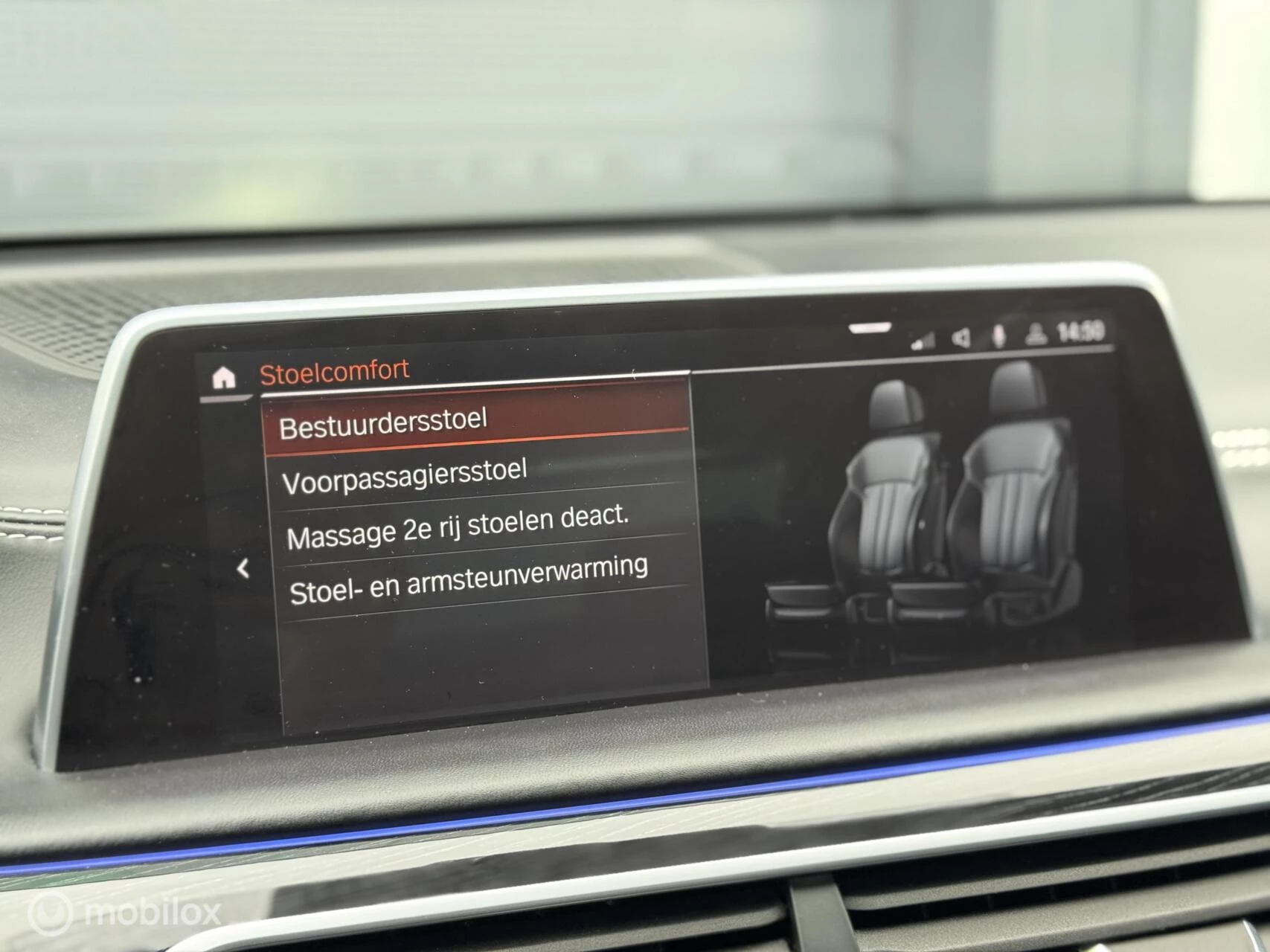Select the speaker mute status icon

point(961,336)
